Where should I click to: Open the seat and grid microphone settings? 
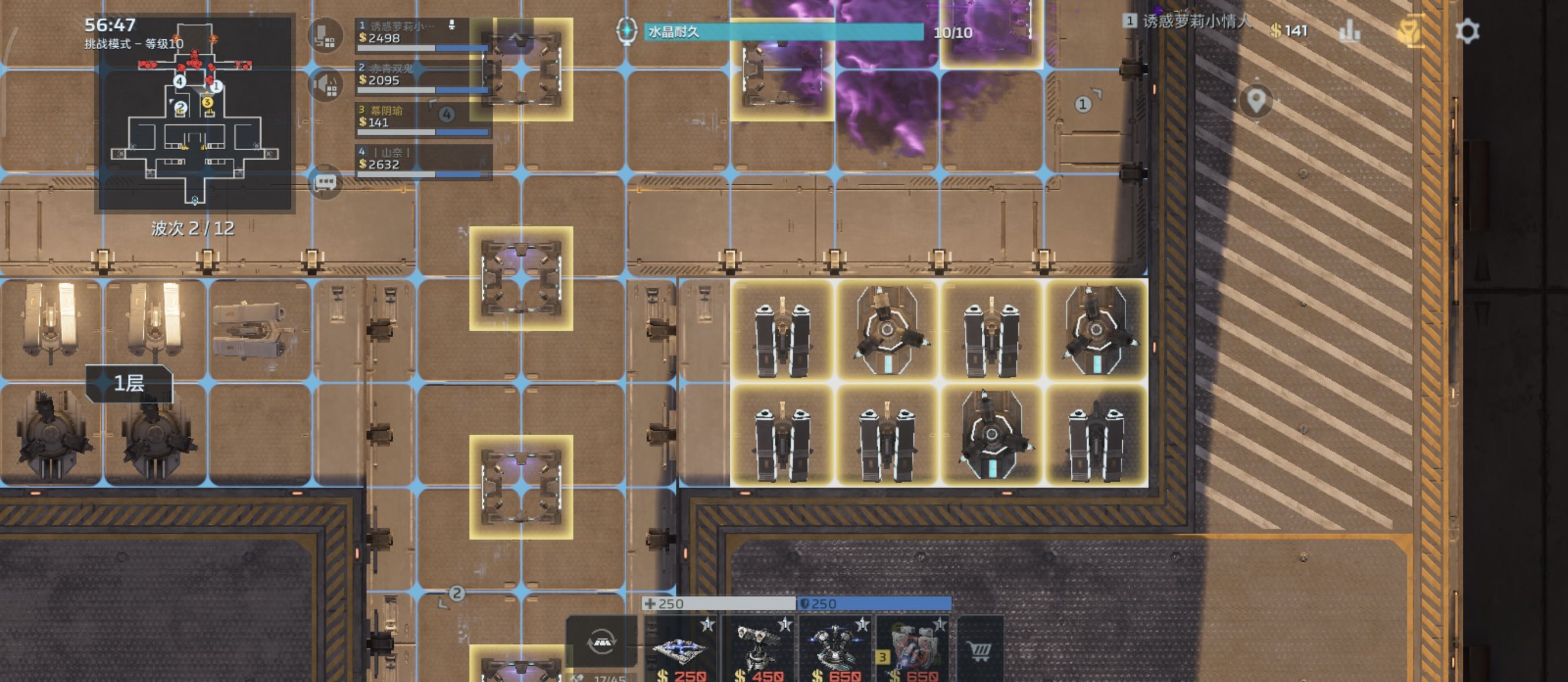(325, 35)
